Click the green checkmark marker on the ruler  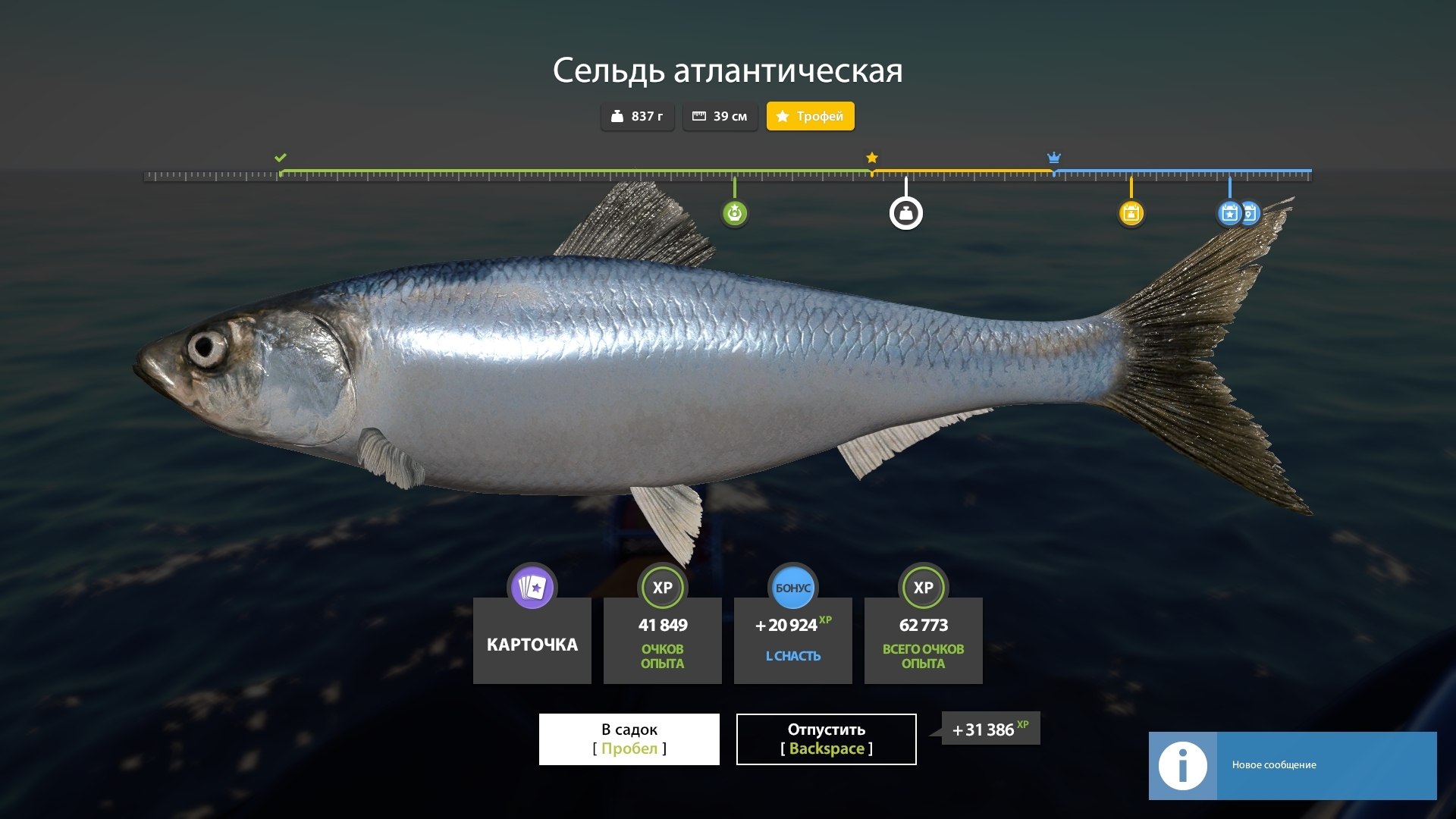point(281,158)
